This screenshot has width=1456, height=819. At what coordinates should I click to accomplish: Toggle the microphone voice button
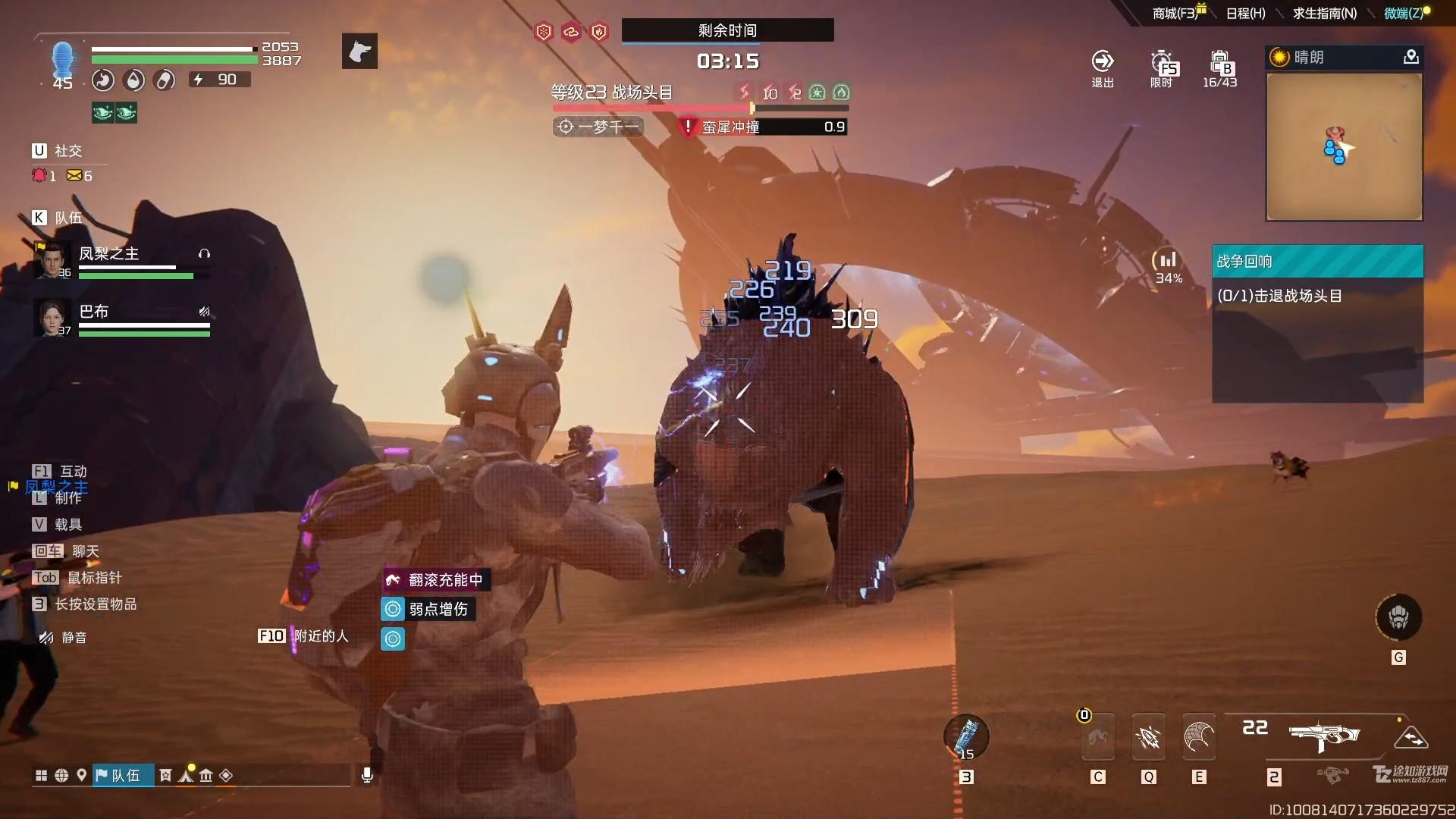[x=367, y=775]
